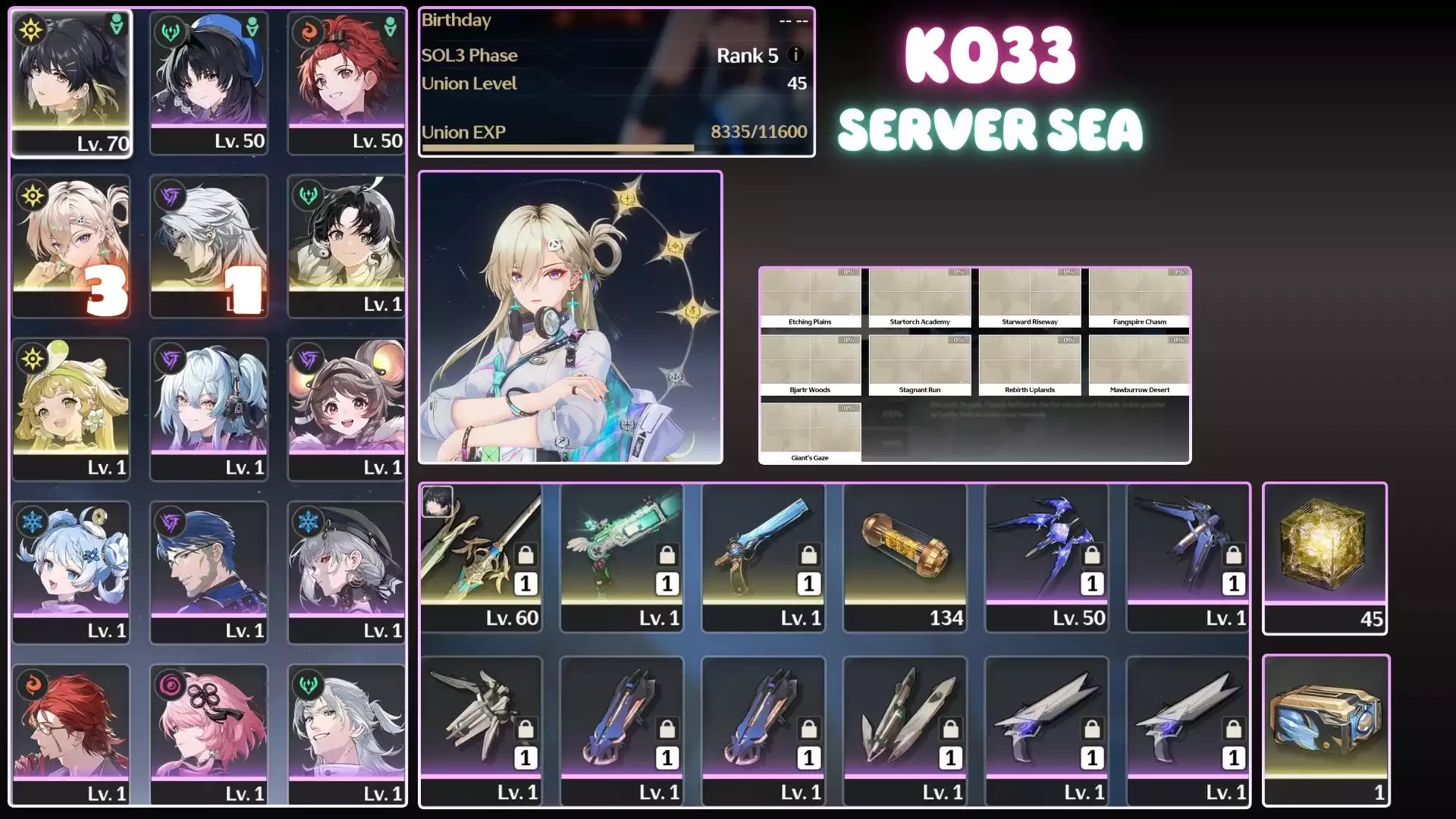The height and width of the screenshot is (819, 1456).
Task: Click the 0% completion badge on Startorch Academy
Action: point(959,271)
